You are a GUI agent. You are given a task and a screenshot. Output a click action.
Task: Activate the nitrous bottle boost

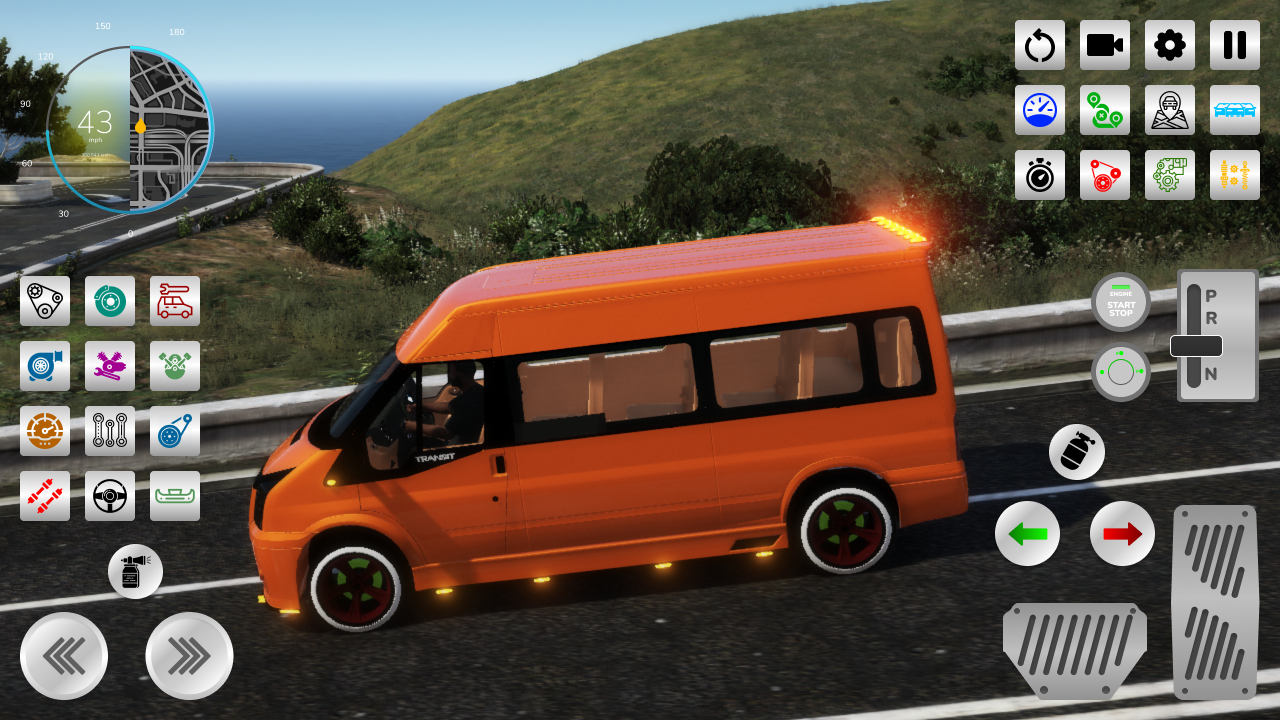(x=1077, y=452)
